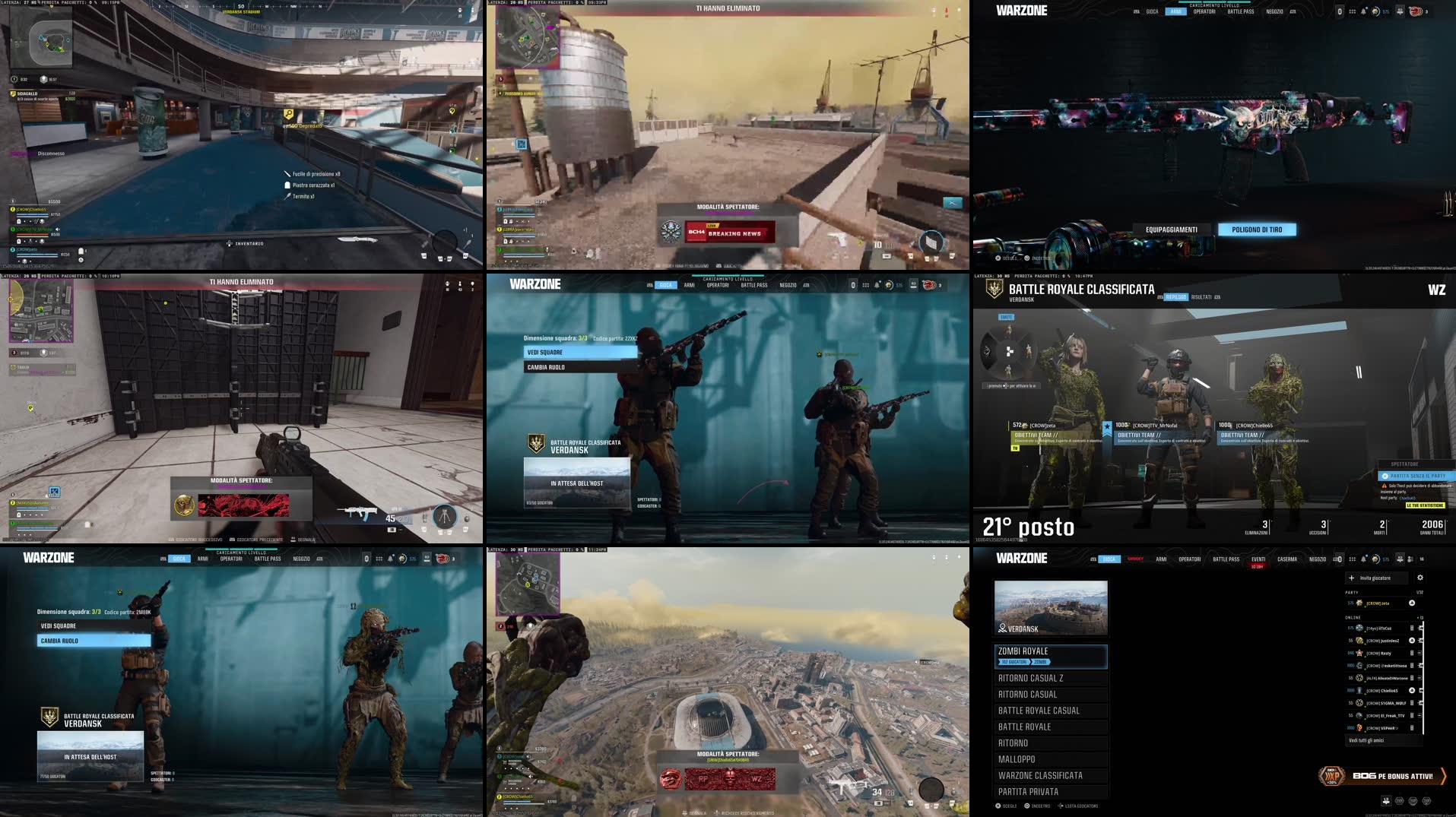Open the notification bell icon in the top bar
Image resolution: width=1456 pixels, height=817 pixels.
[x=1363, y=559]
